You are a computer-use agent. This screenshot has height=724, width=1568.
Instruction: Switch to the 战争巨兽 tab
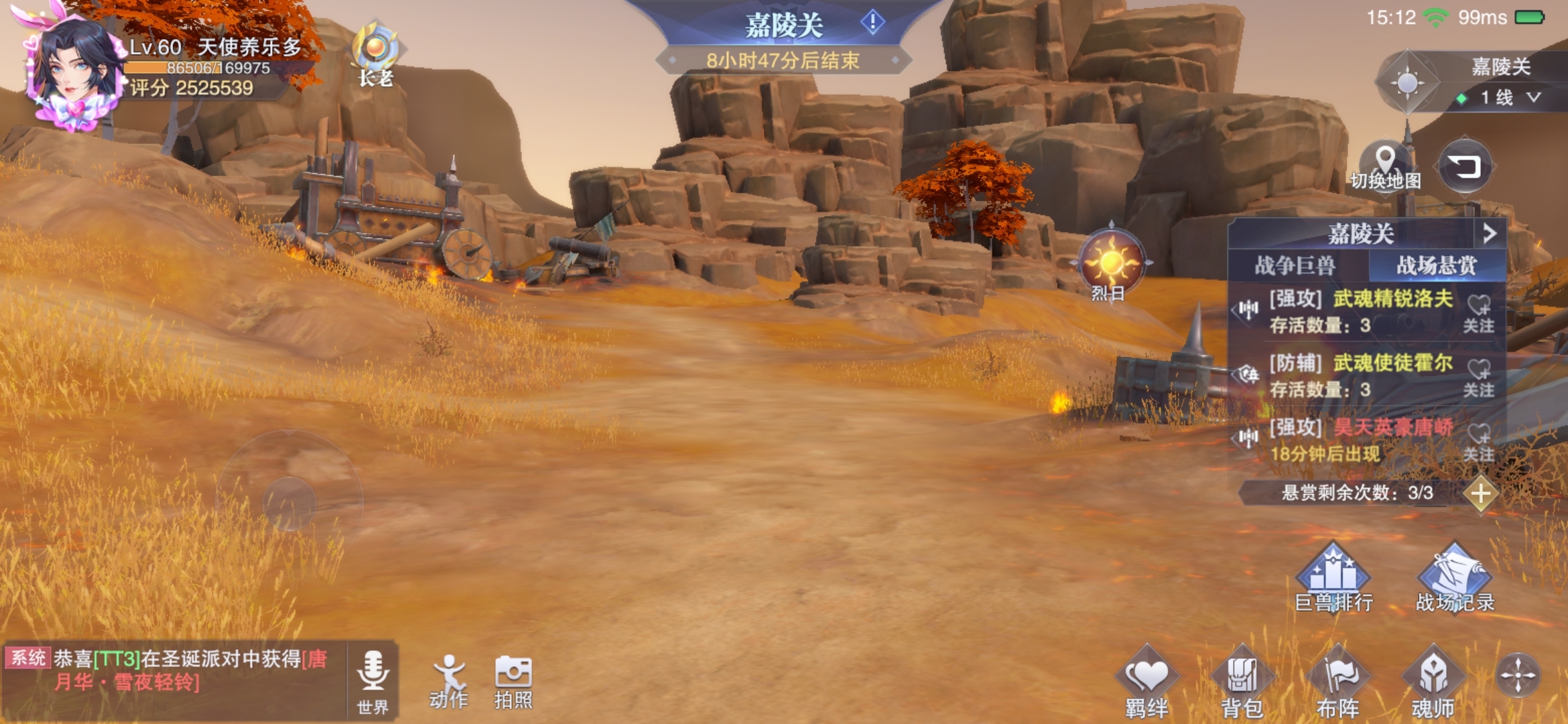(x=1295, y=265)
